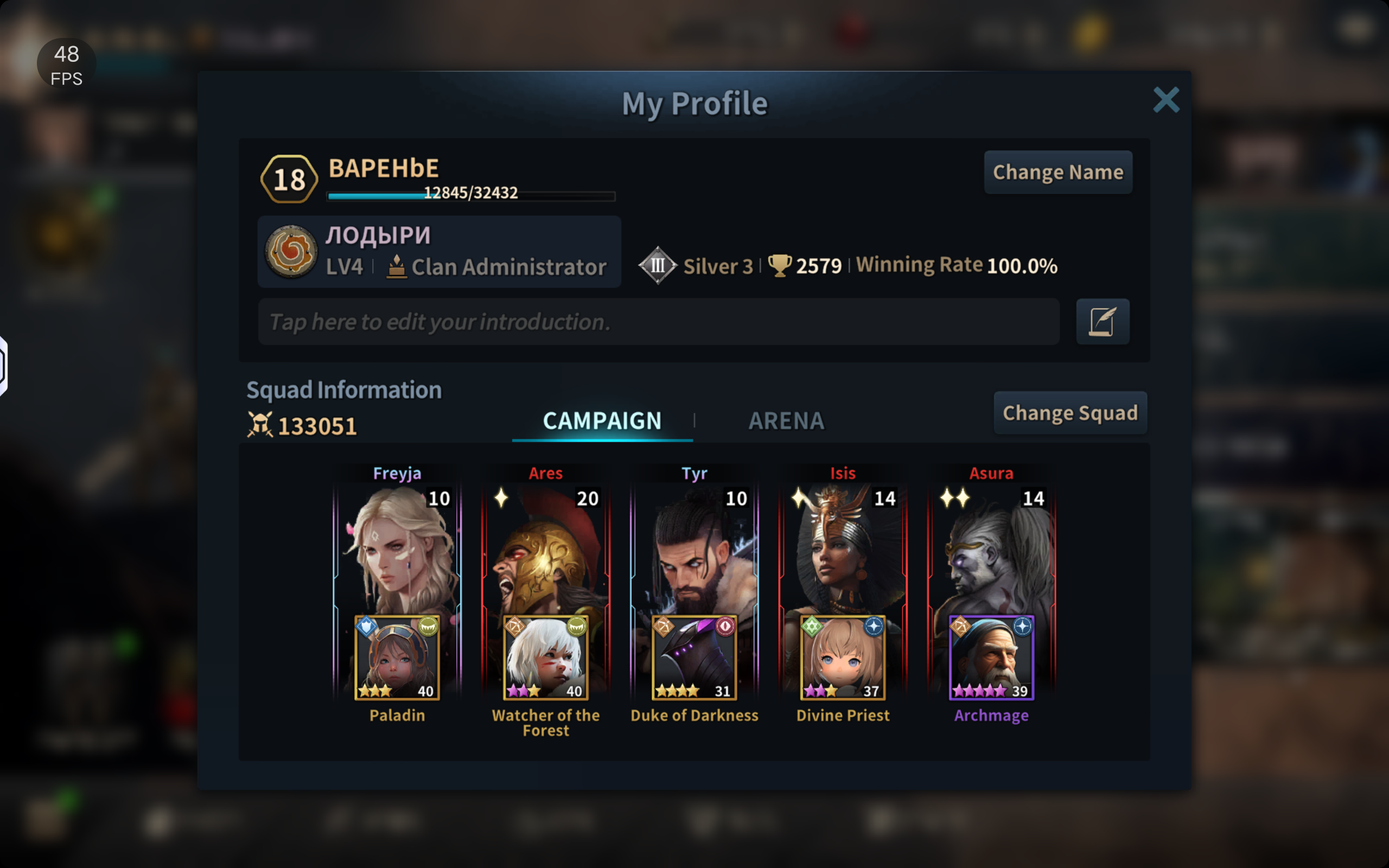Click the quill edit introduction button
1389x868 pixels.
click(1102, 322)
